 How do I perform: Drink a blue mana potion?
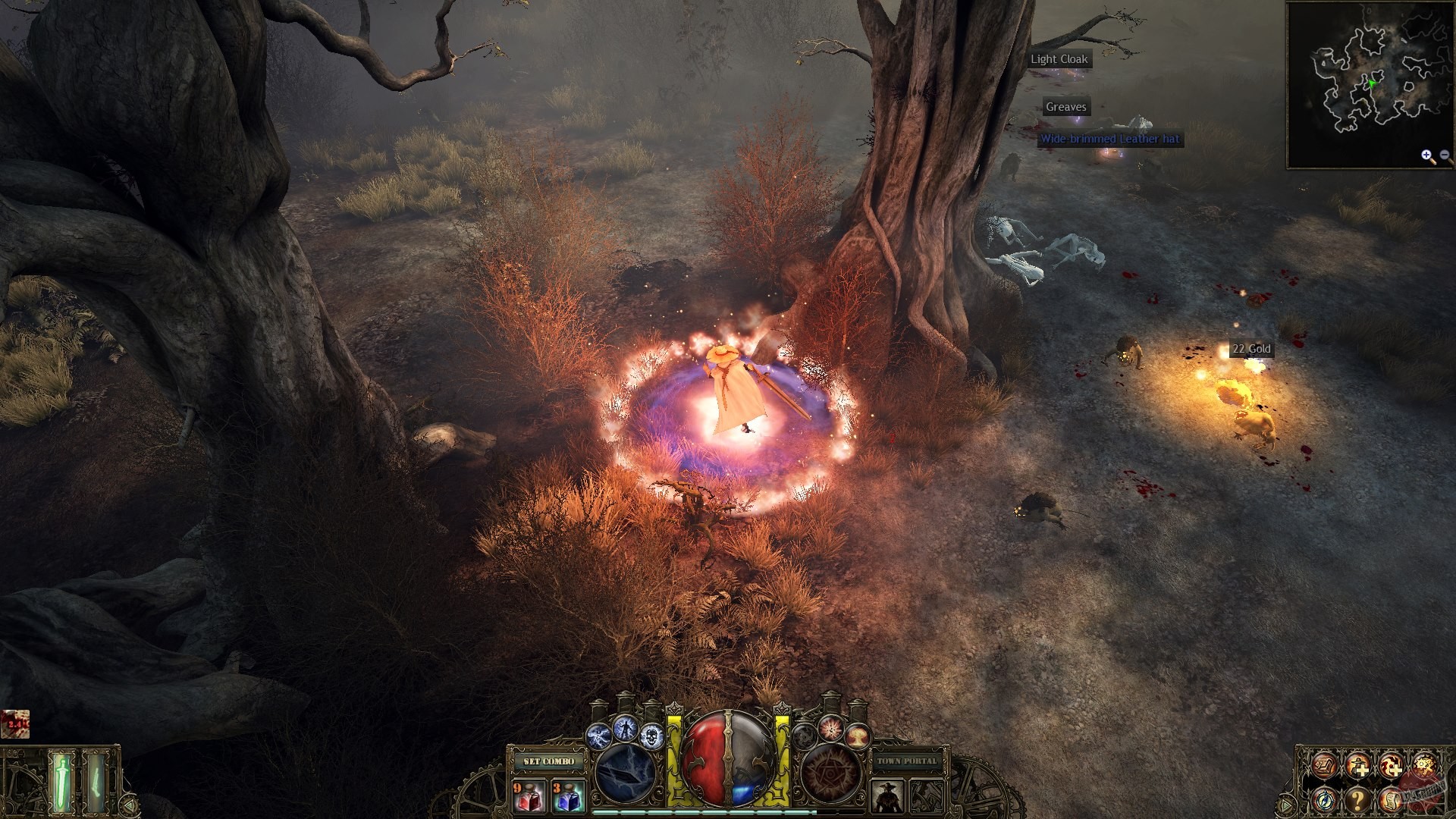[568, 798]
